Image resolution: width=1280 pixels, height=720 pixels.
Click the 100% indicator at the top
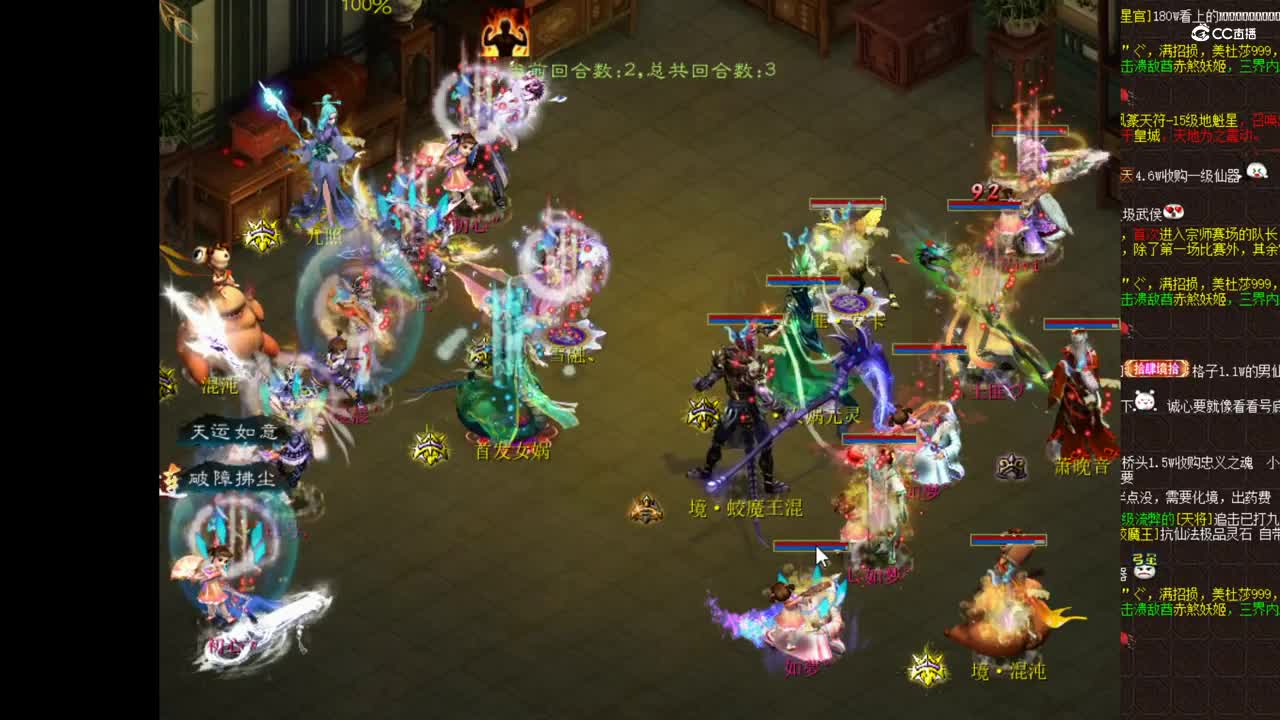click(366, 7)
